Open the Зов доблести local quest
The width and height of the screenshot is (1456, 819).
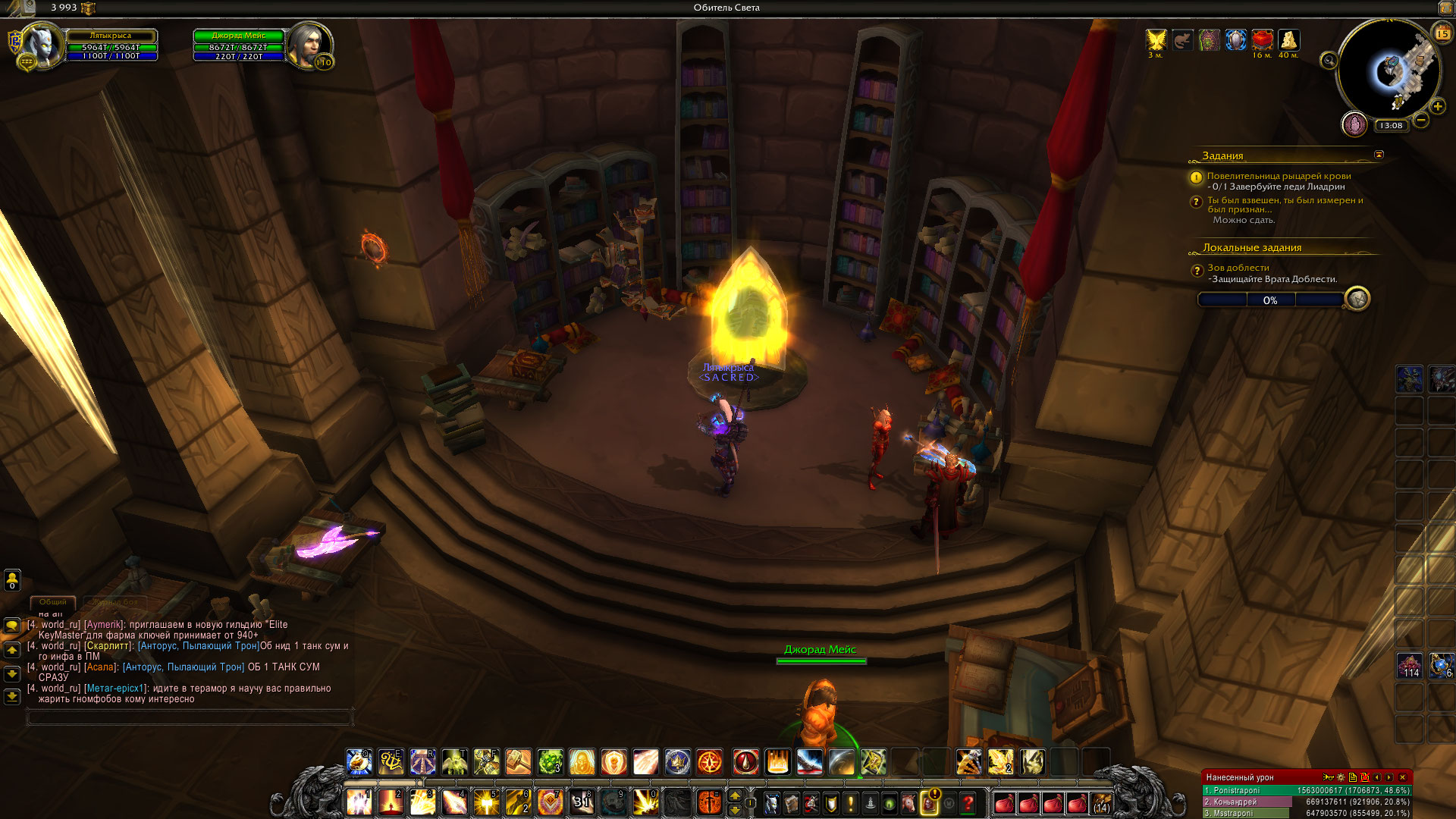(x=1238, y=268)
